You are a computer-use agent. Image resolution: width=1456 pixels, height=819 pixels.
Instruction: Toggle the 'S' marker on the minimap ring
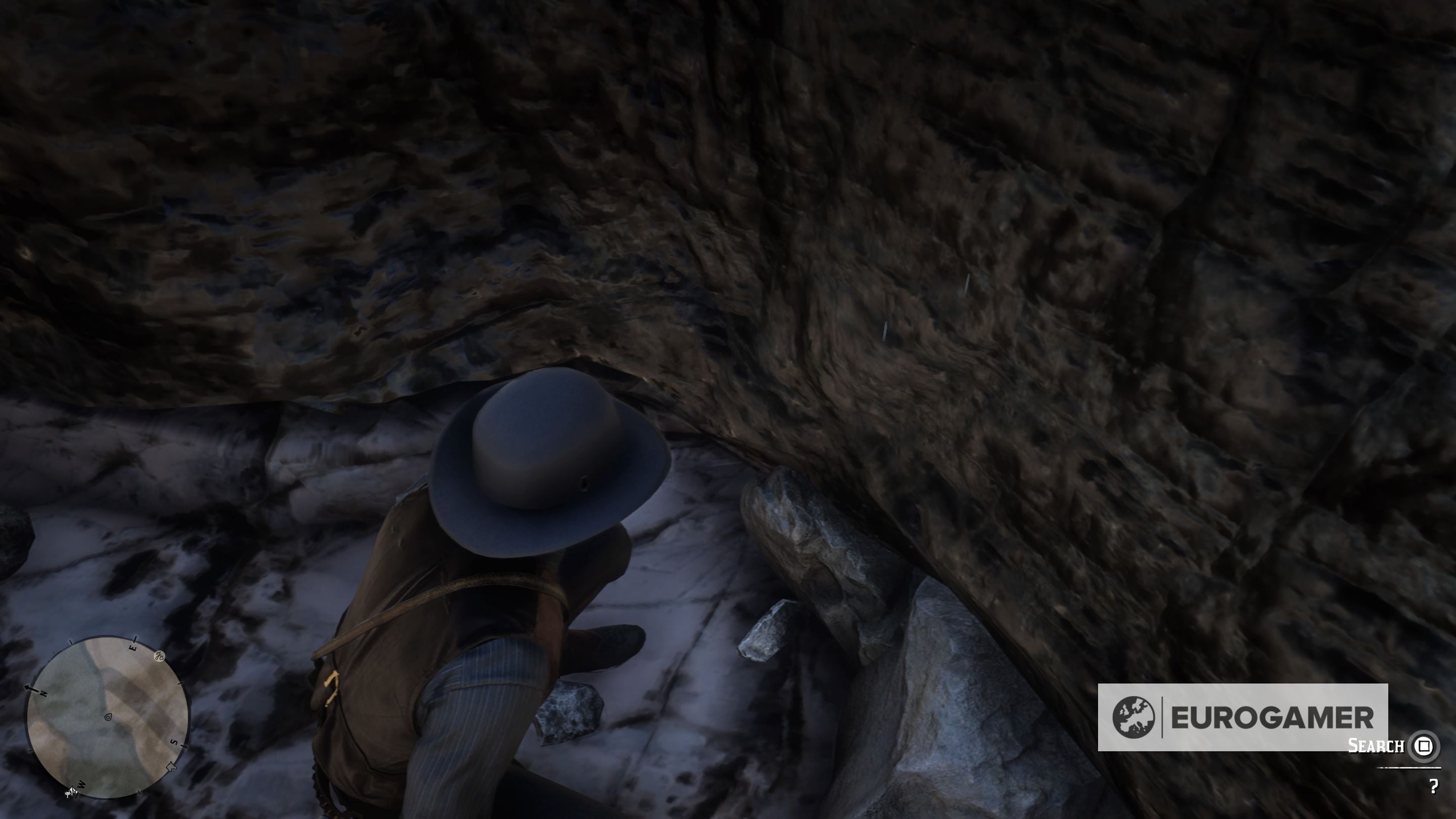pos(174,743)
